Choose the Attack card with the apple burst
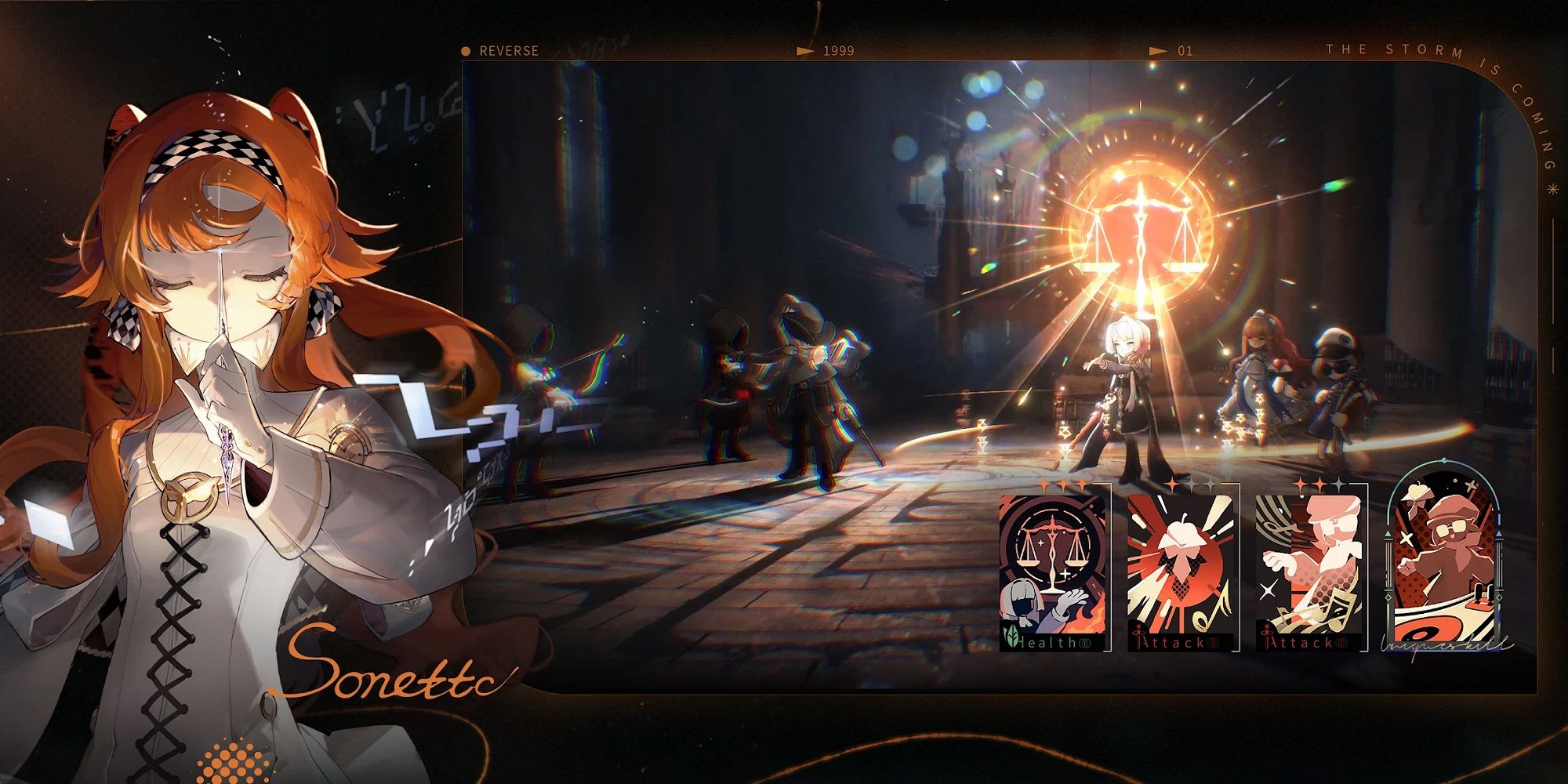1568x784 pixels. [x=1181, y=571]
